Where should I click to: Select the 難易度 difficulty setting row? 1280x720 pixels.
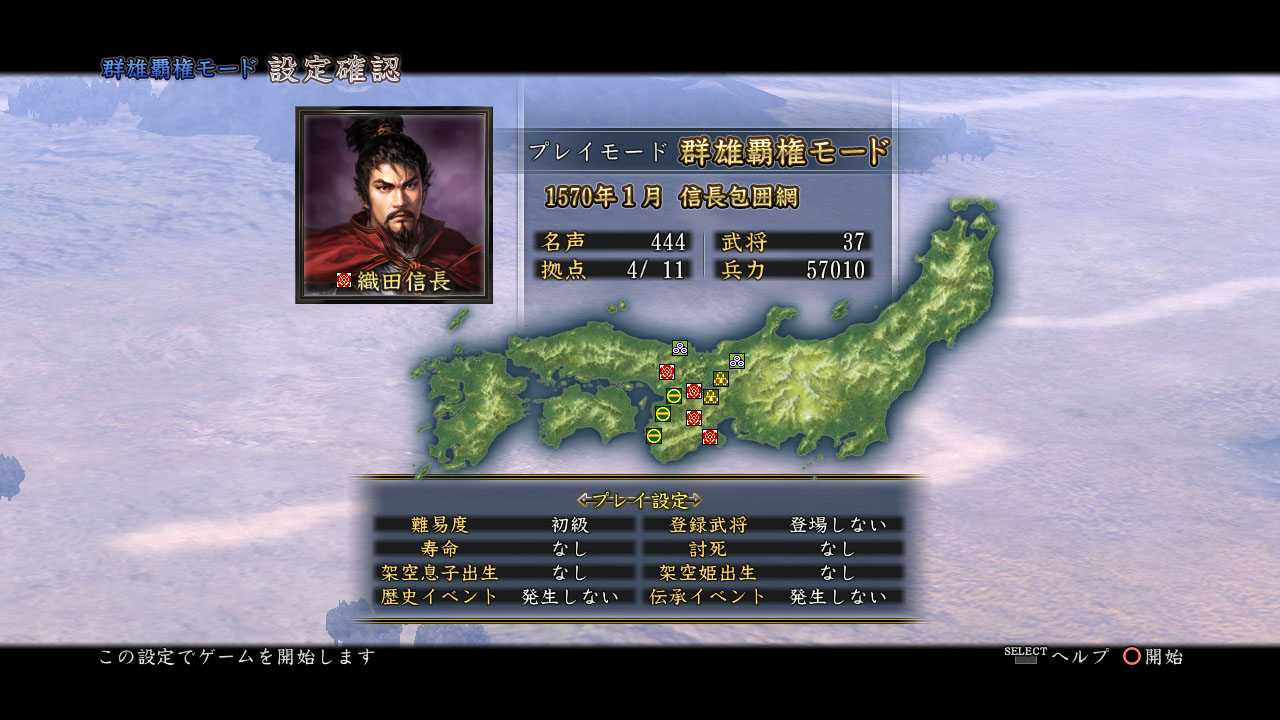coord(504,524)
